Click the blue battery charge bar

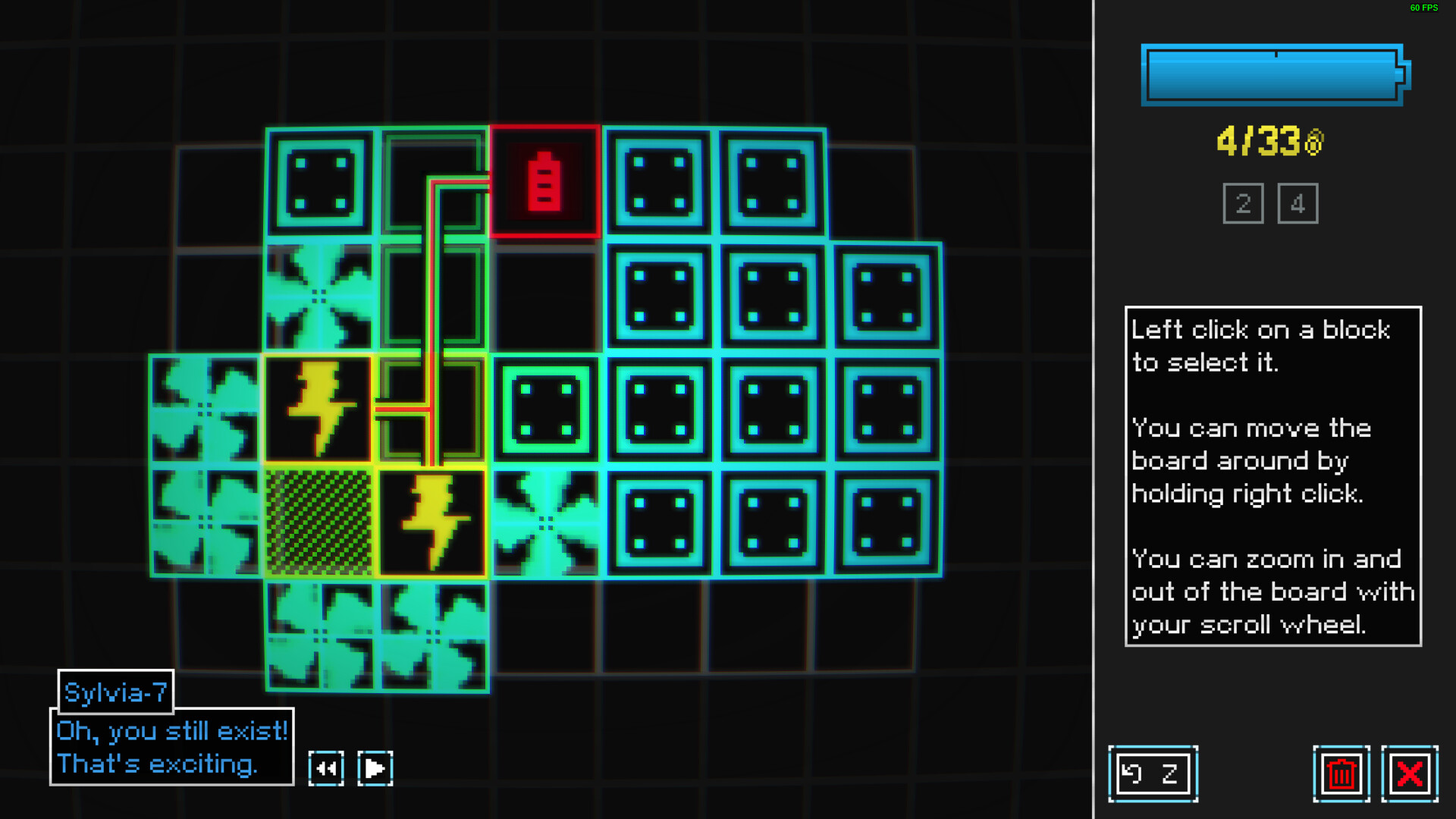(1269, 75)
